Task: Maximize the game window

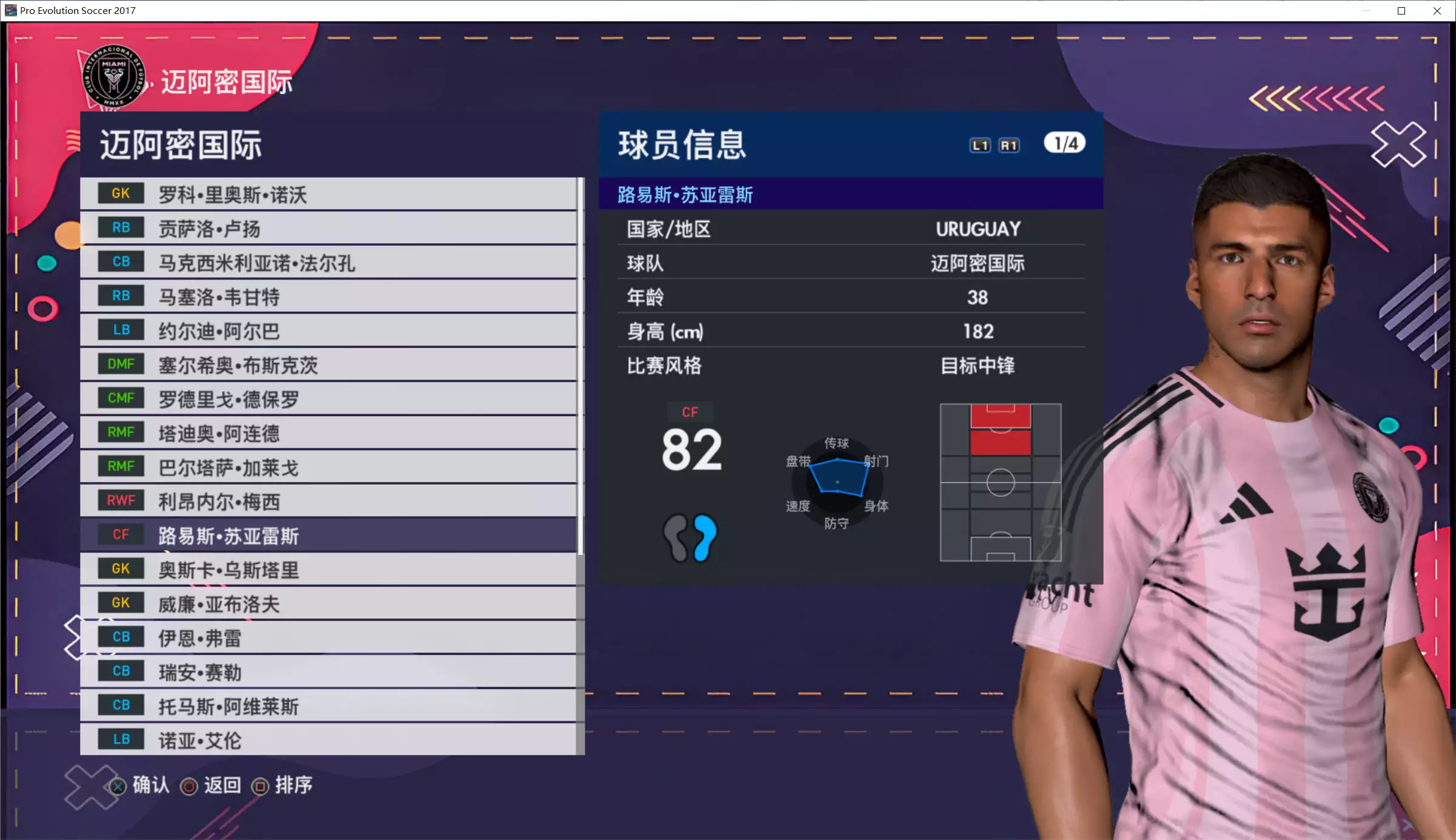Action: point(1401,11)
